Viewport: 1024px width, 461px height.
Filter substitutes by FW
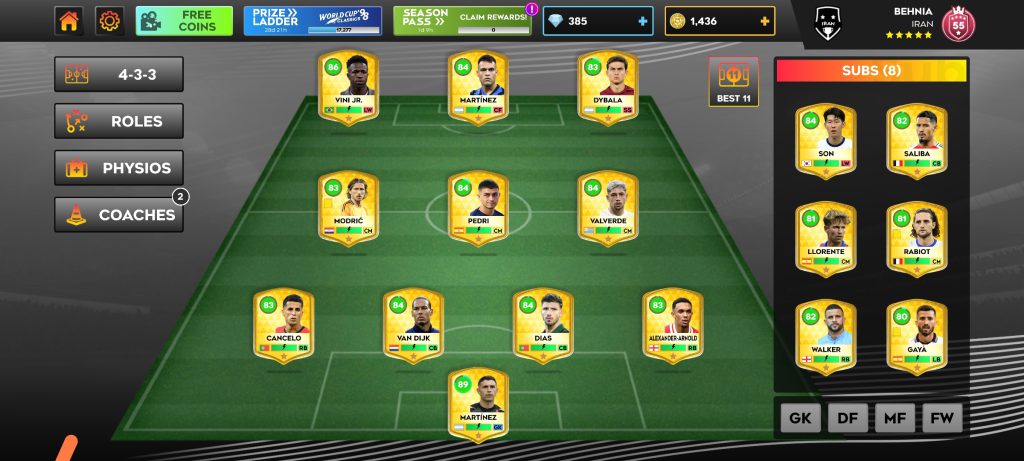941,419
